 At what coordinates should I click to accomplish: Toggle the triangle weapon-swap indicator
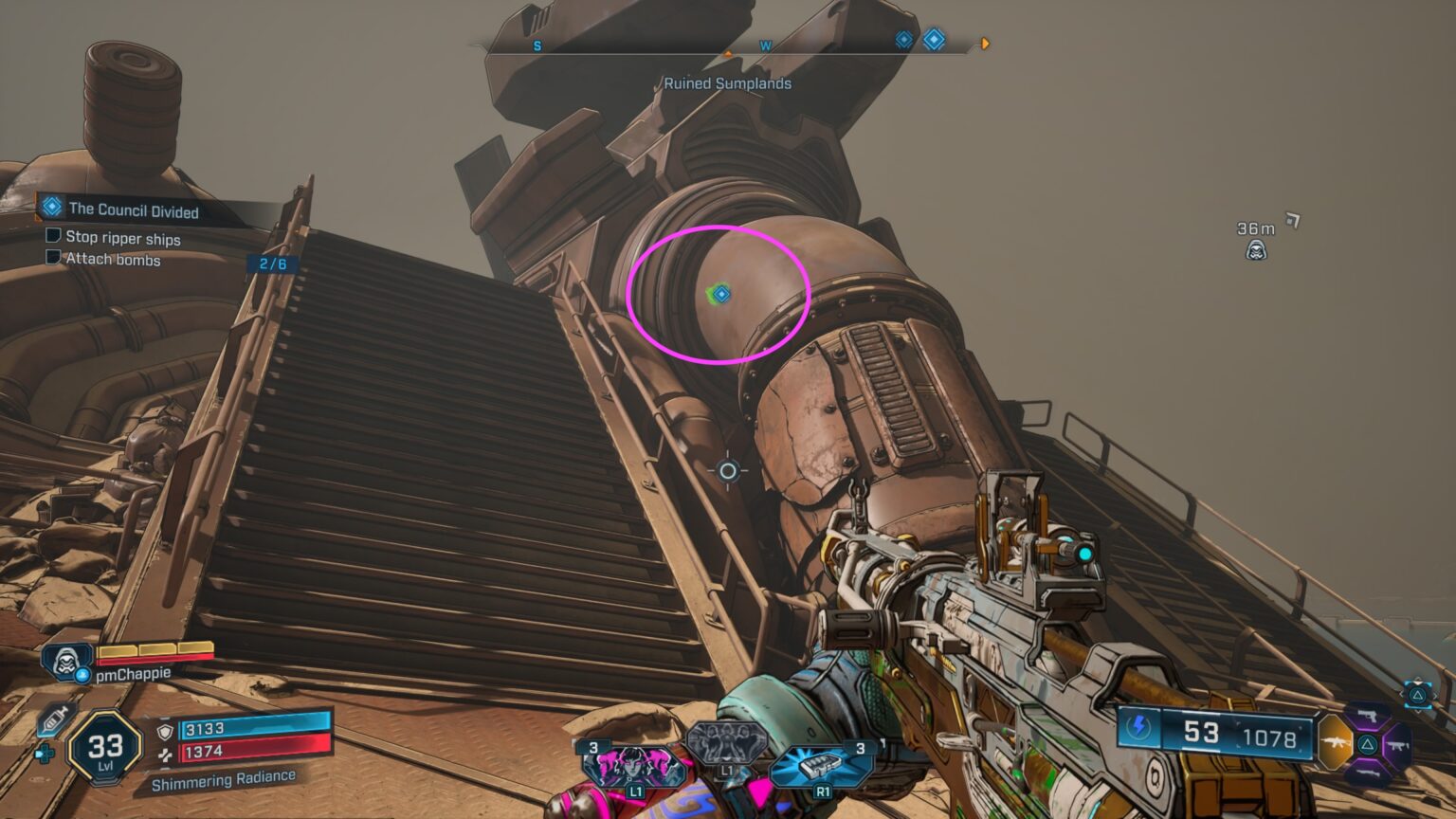[x=1417, y=695]
